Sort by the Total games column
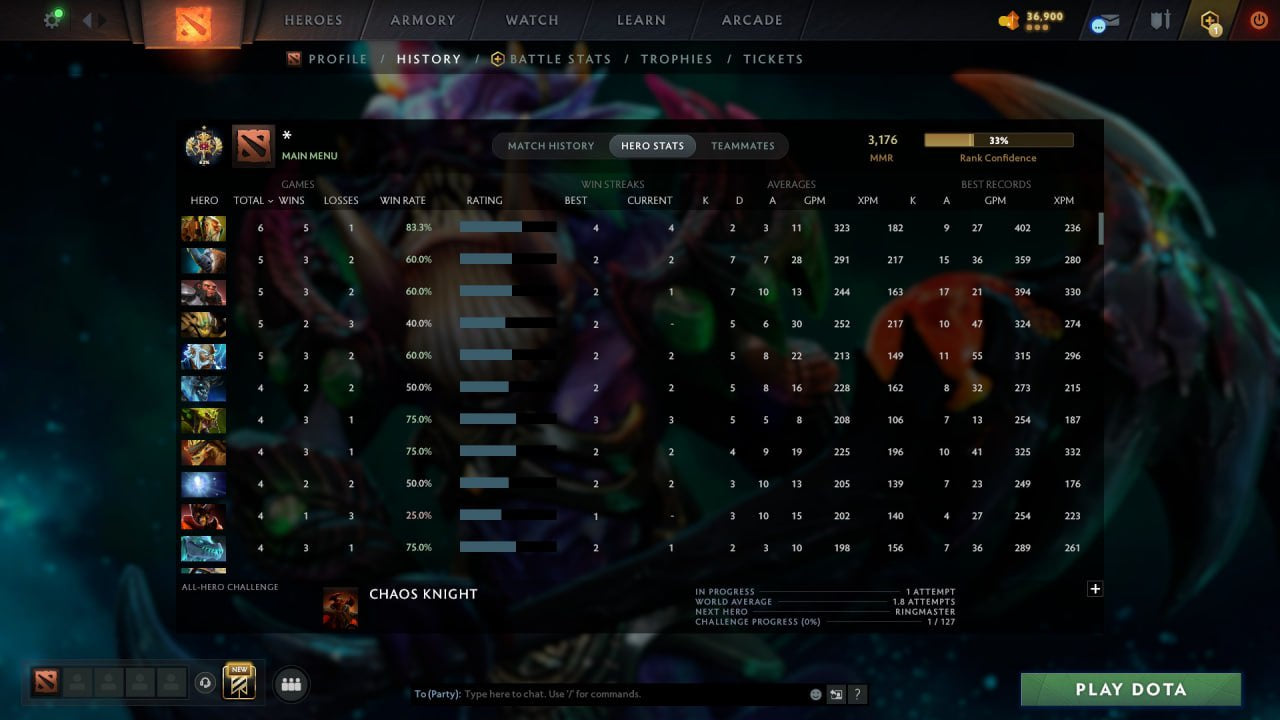1280x720 pixels. [250, 200]
